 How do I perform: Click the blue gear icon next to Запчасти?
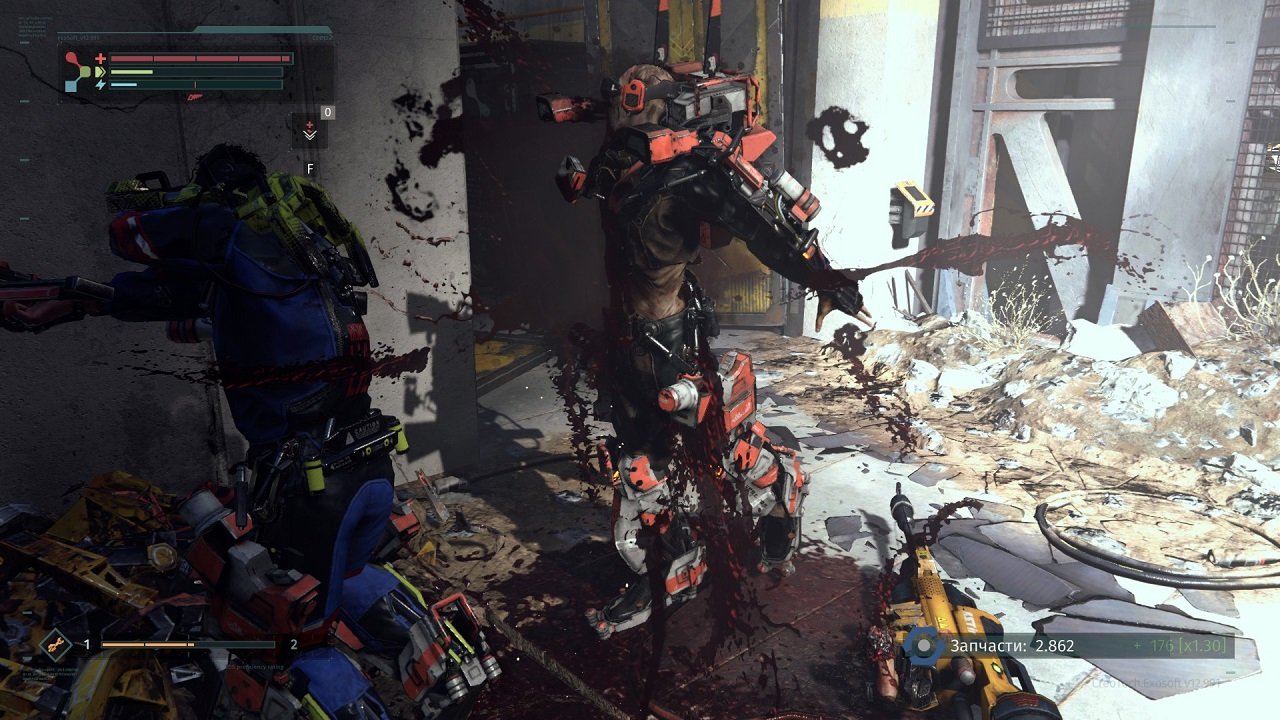[x=922, y=647]
